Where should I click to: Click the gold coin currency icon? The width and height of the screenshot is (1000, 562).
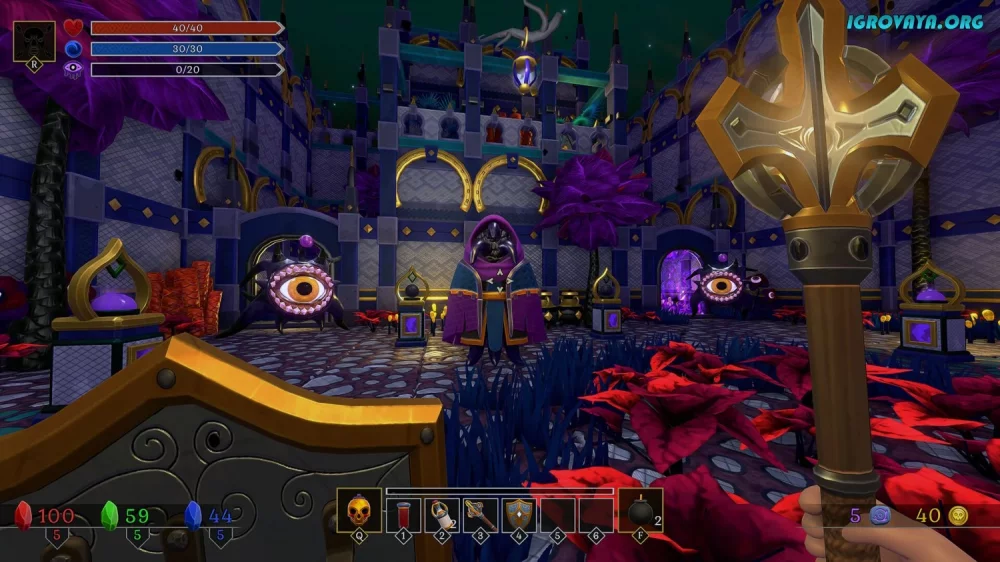958,516
